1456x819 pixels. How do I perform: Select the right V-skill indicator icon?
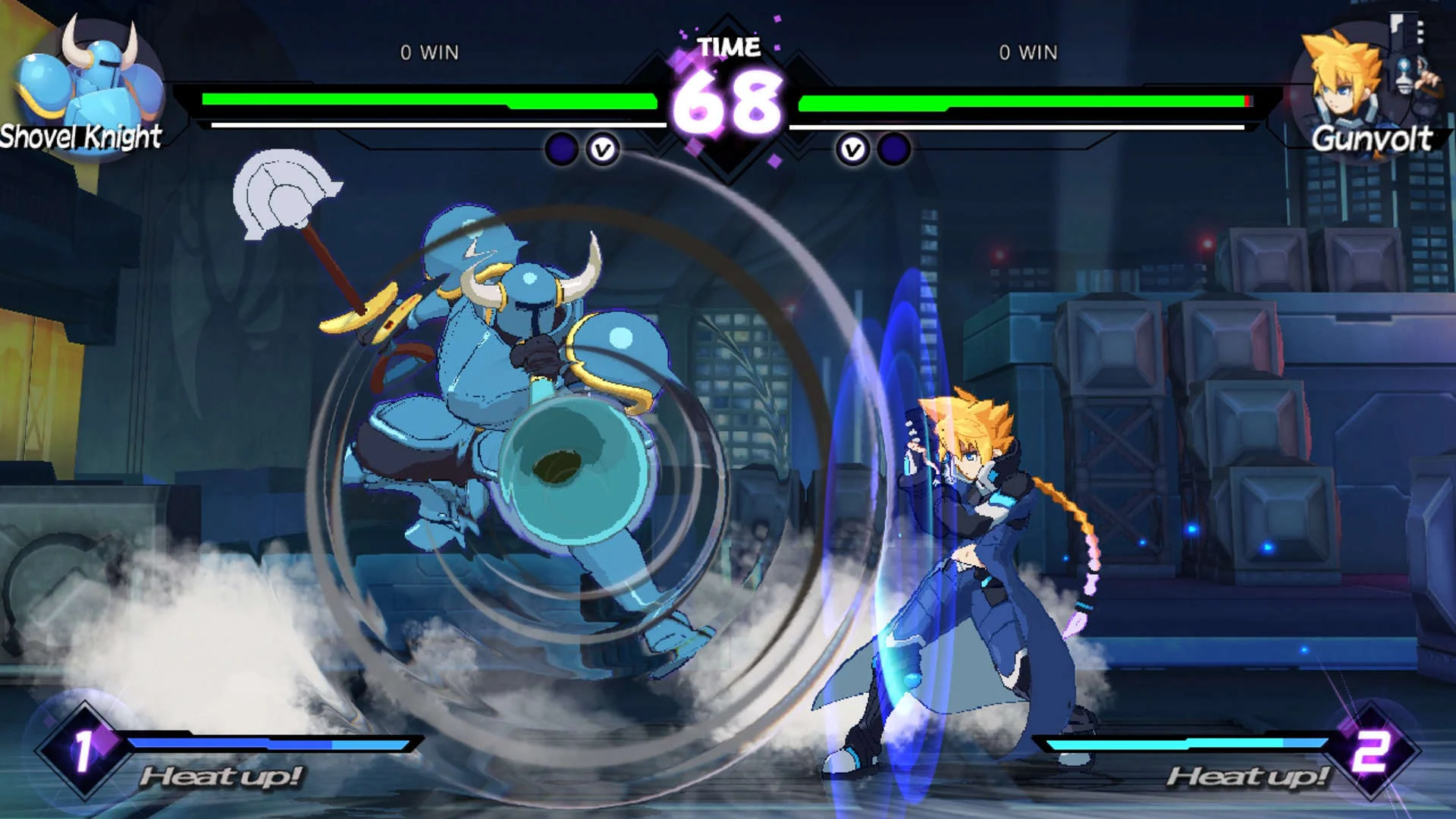coord(854,149)
